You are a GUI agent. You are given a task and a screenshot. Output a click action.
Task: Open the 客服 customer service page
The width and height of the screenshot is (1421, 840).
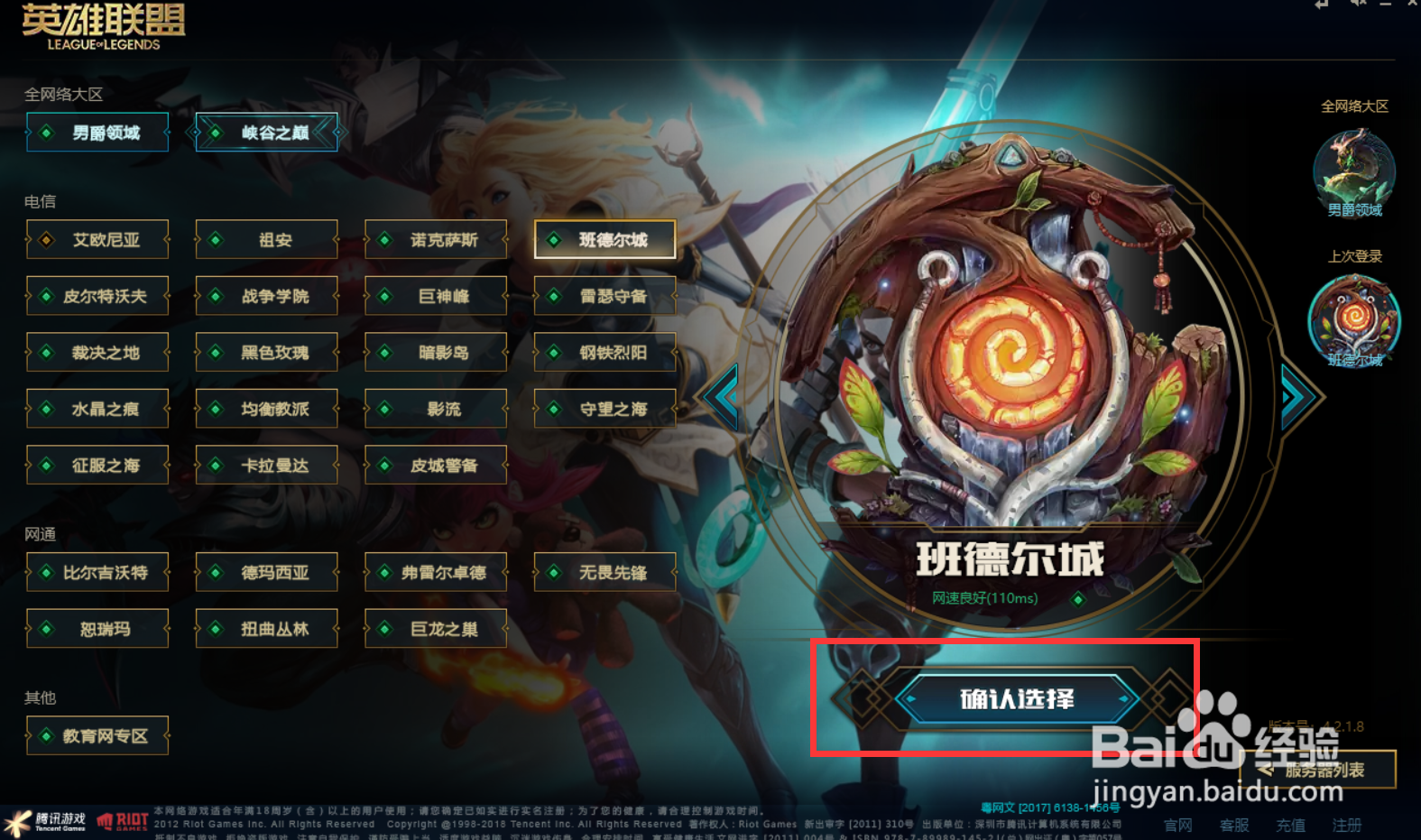[1234, 825]
